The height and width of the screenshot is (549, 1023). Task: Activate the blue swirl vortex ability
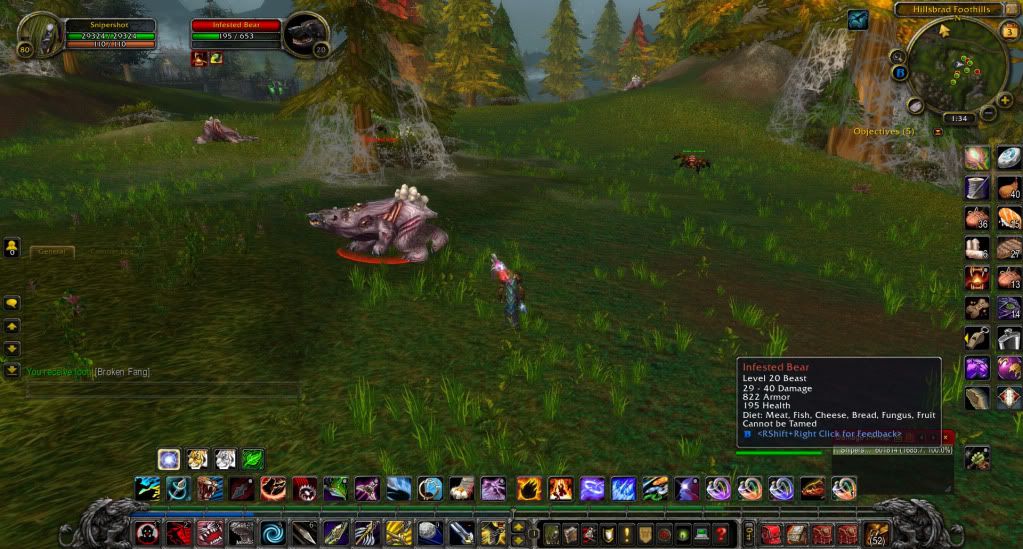[272, 533]
